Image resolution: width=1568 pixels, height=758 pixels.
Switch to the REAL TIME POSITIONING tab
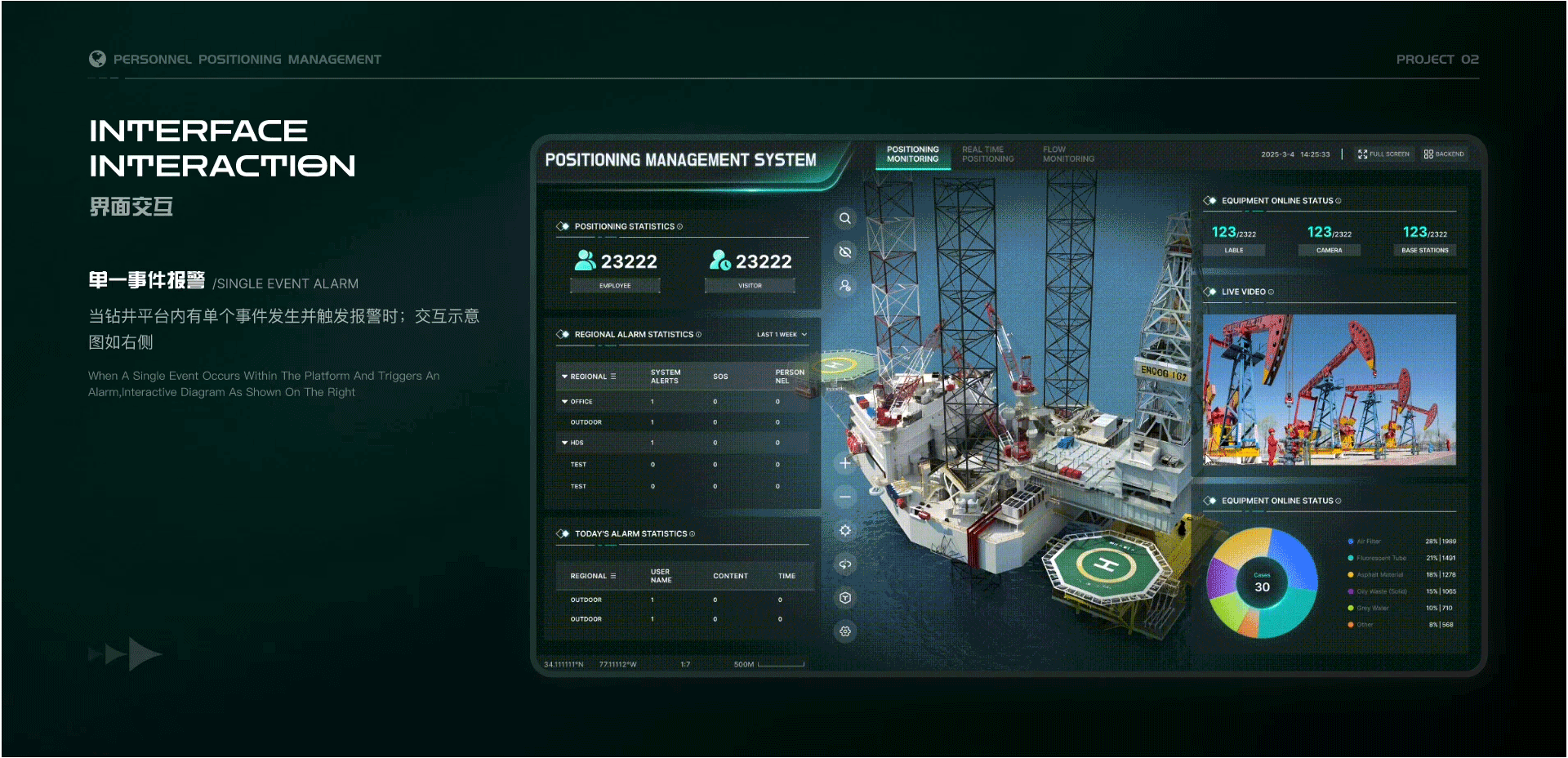coord(988,154)
